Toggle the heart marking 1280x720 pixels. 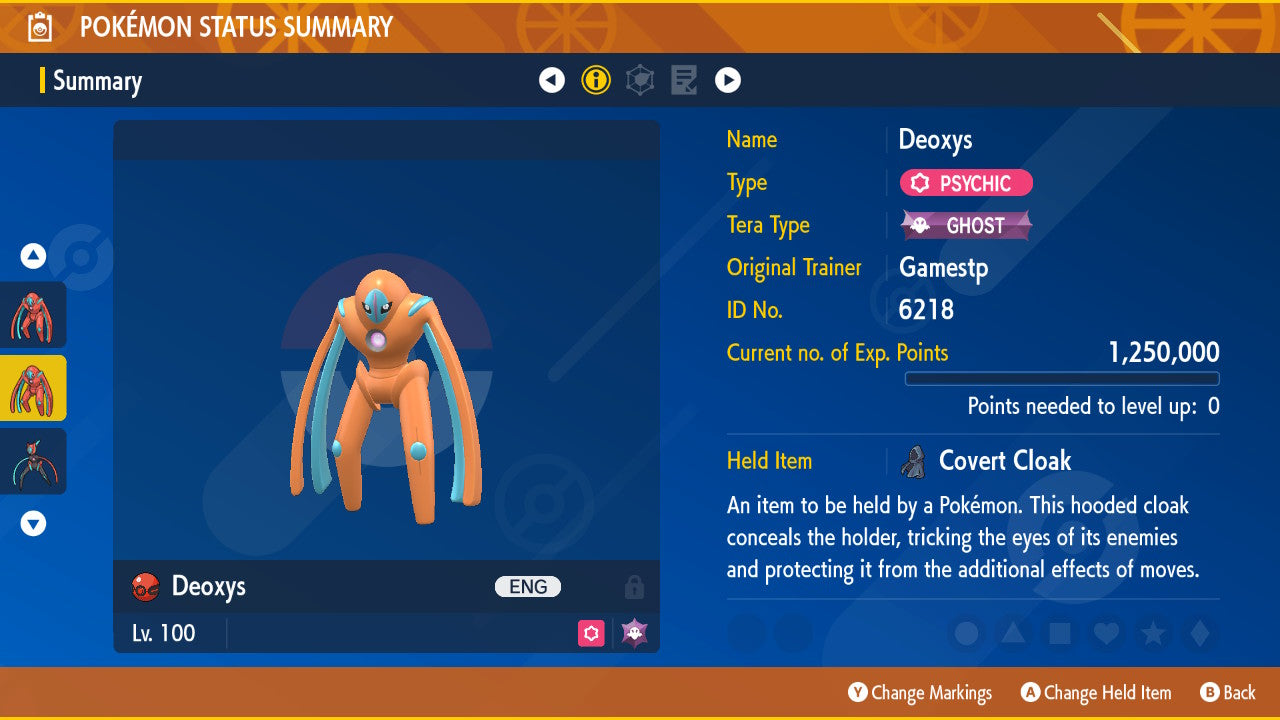[1106, 633]
